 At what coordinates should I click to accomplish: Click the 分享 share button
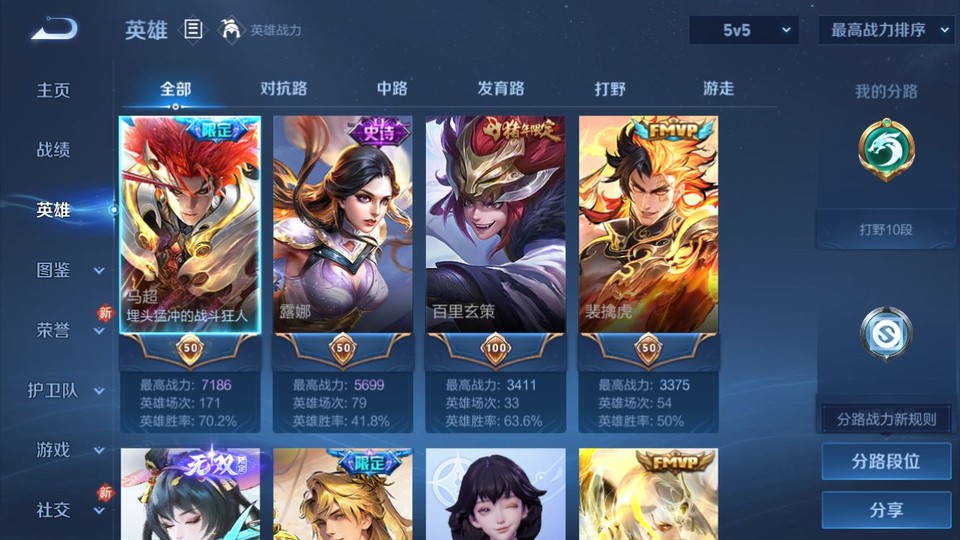tap(886, 510)
